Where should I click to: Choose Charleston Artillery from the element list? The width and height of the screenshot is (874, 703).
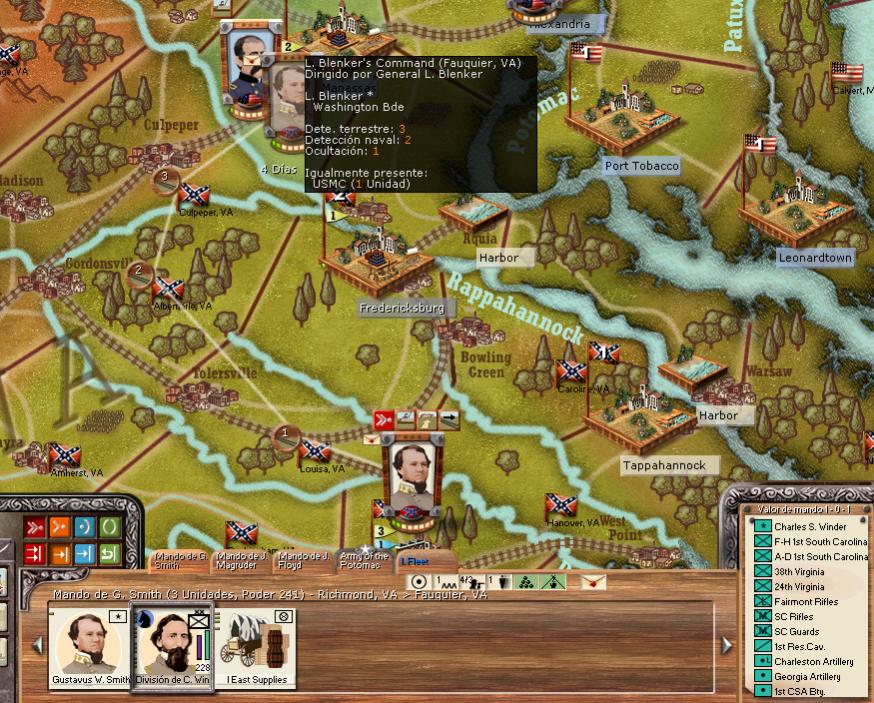point(815,662)
